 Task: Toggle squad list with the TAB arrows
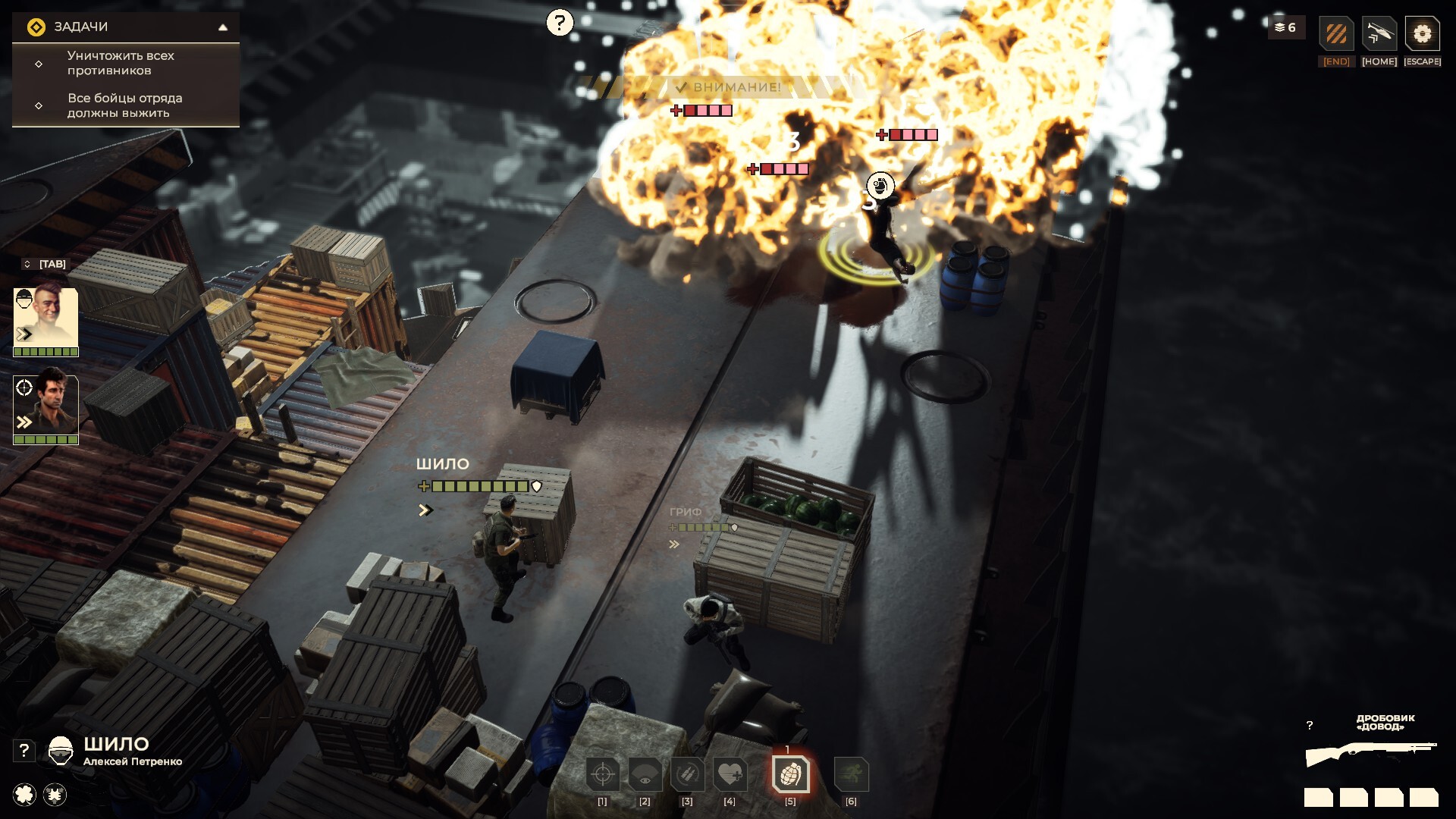(27, 264)
